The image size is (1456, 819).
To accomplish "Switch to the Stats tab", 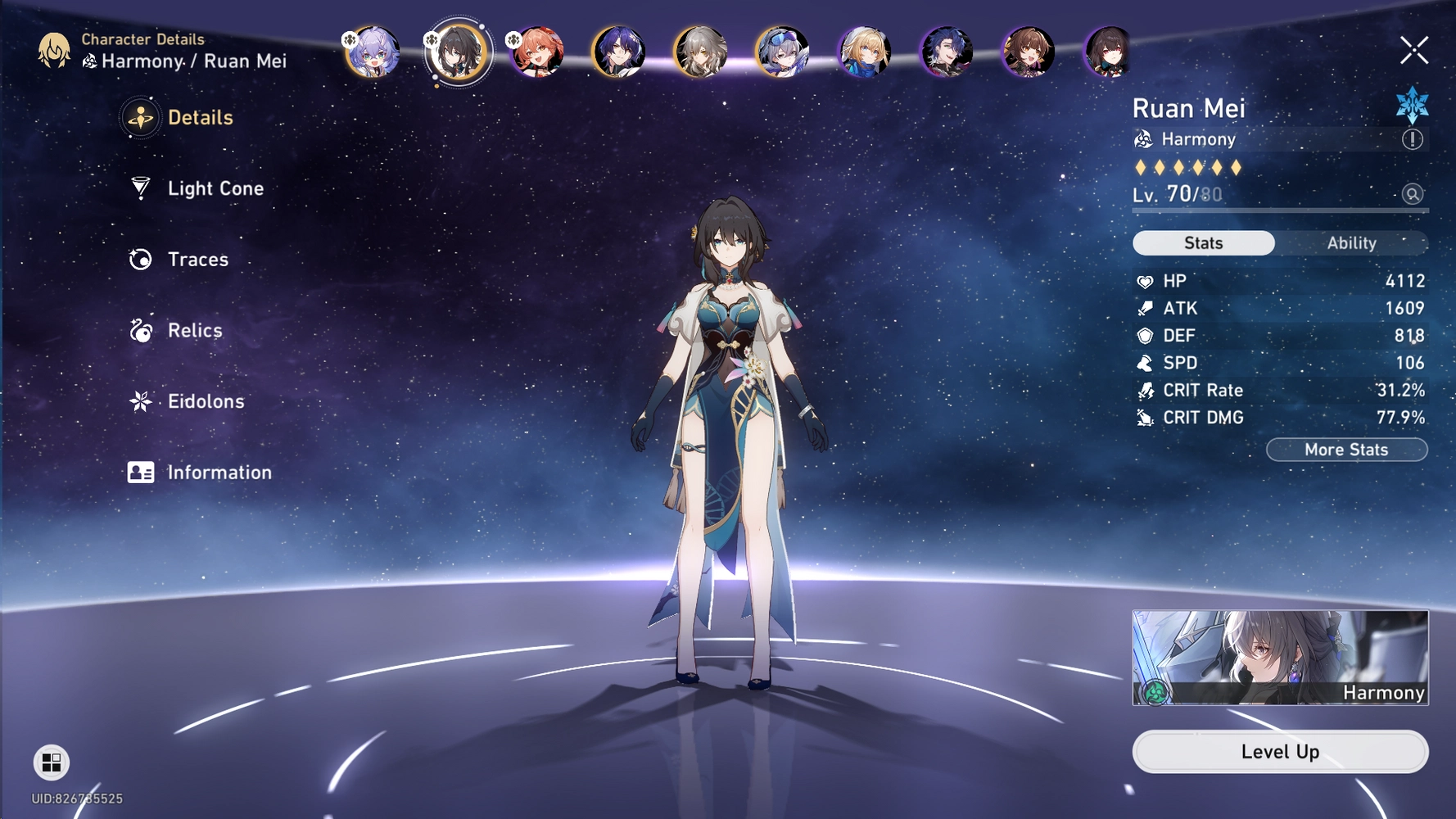I will (1203, 242).
